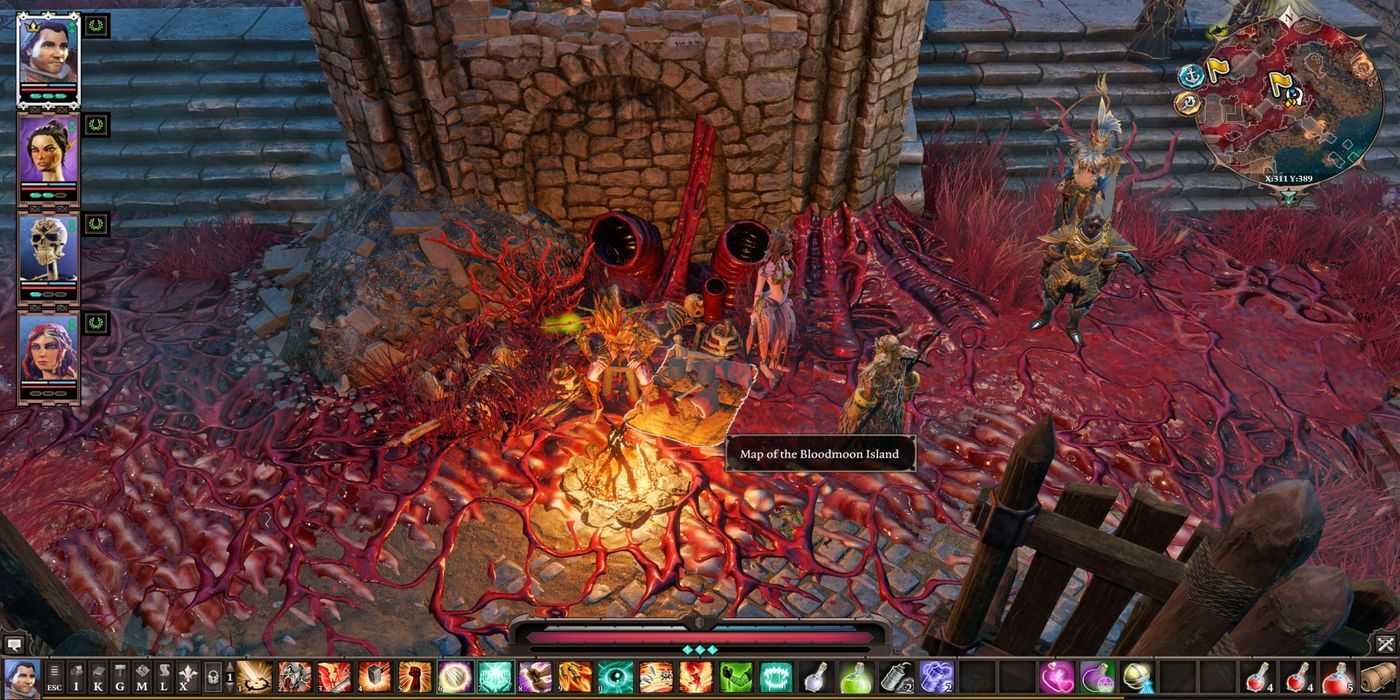1400x700 pixels.
Task: Use the large red health potion
Action: coord(1336,677)
